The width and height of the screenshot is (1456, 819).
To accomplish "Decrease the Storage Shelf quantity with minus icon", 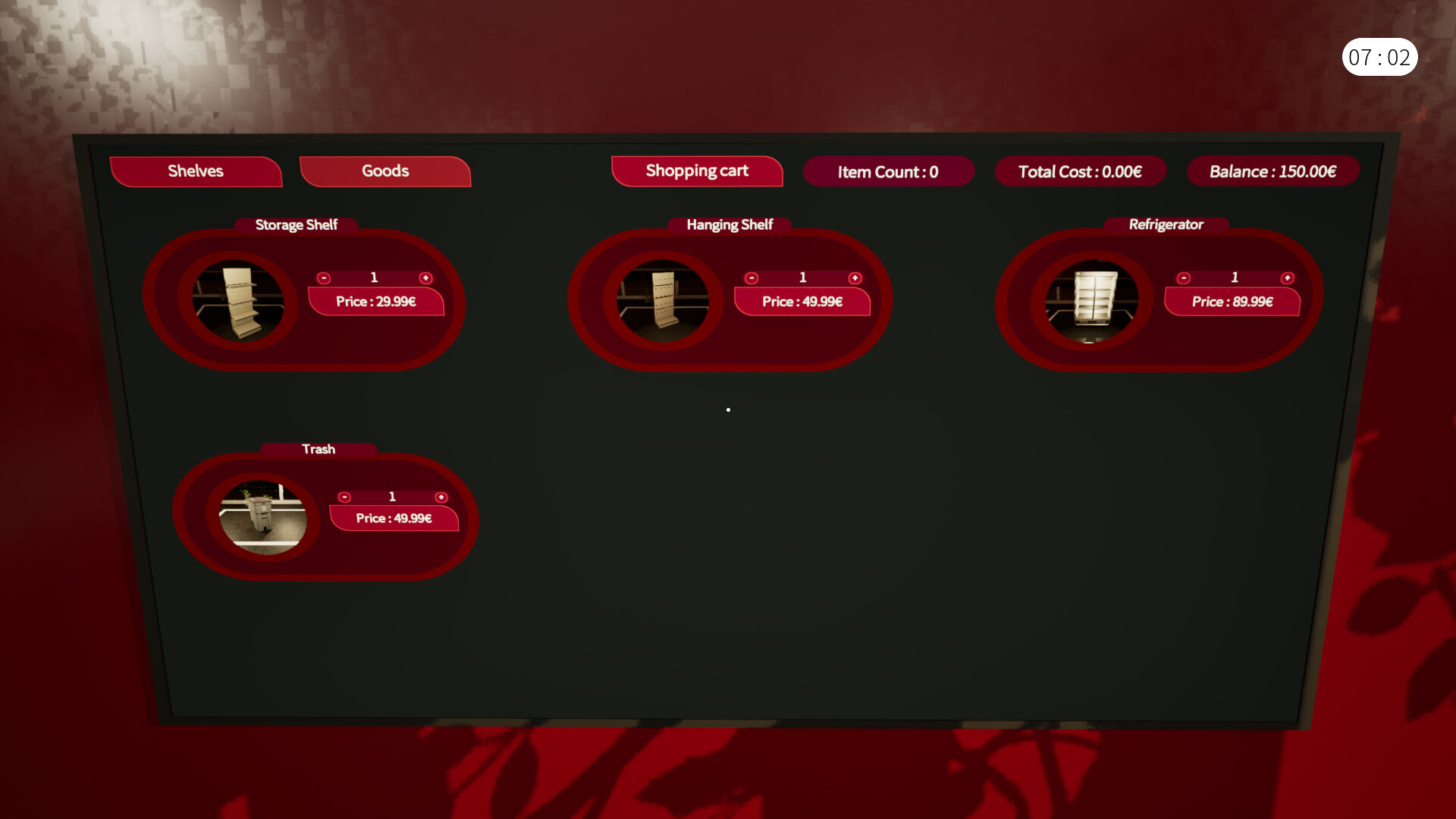I will (324, 278).
